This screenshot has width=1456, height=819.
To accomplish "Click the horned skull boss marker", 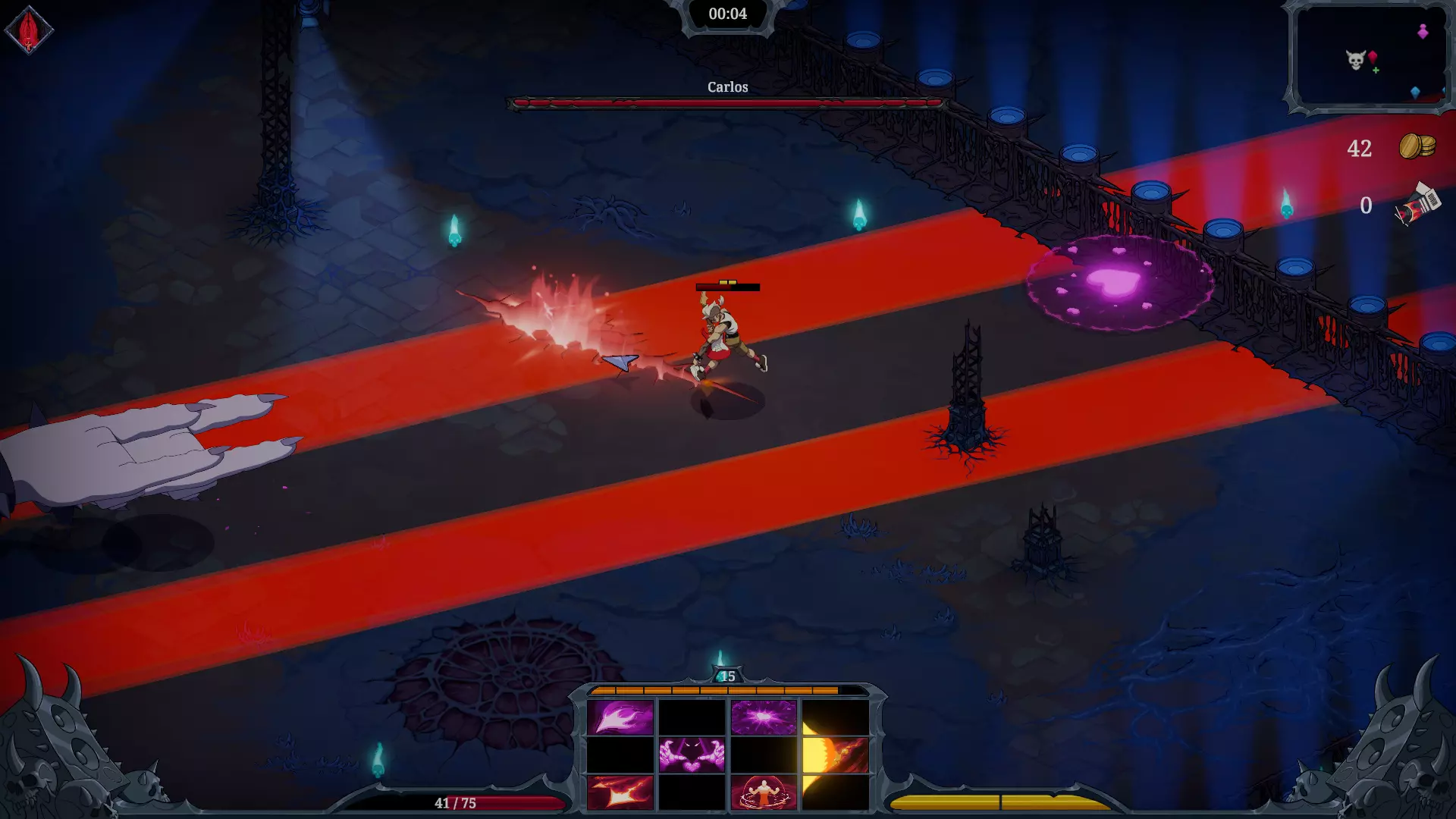I will click(1355, 59).
